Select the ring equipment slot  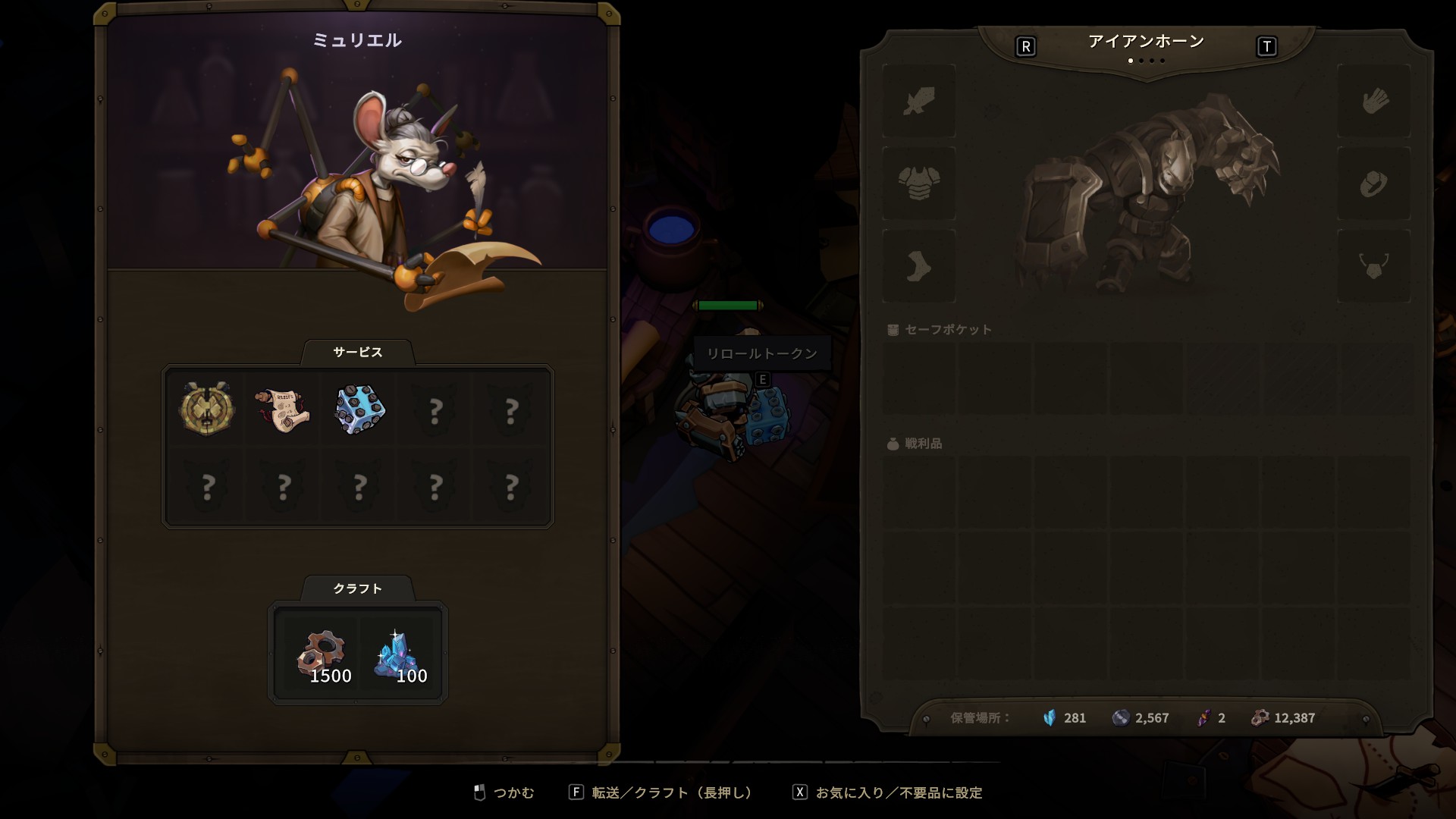point(1374,184)
